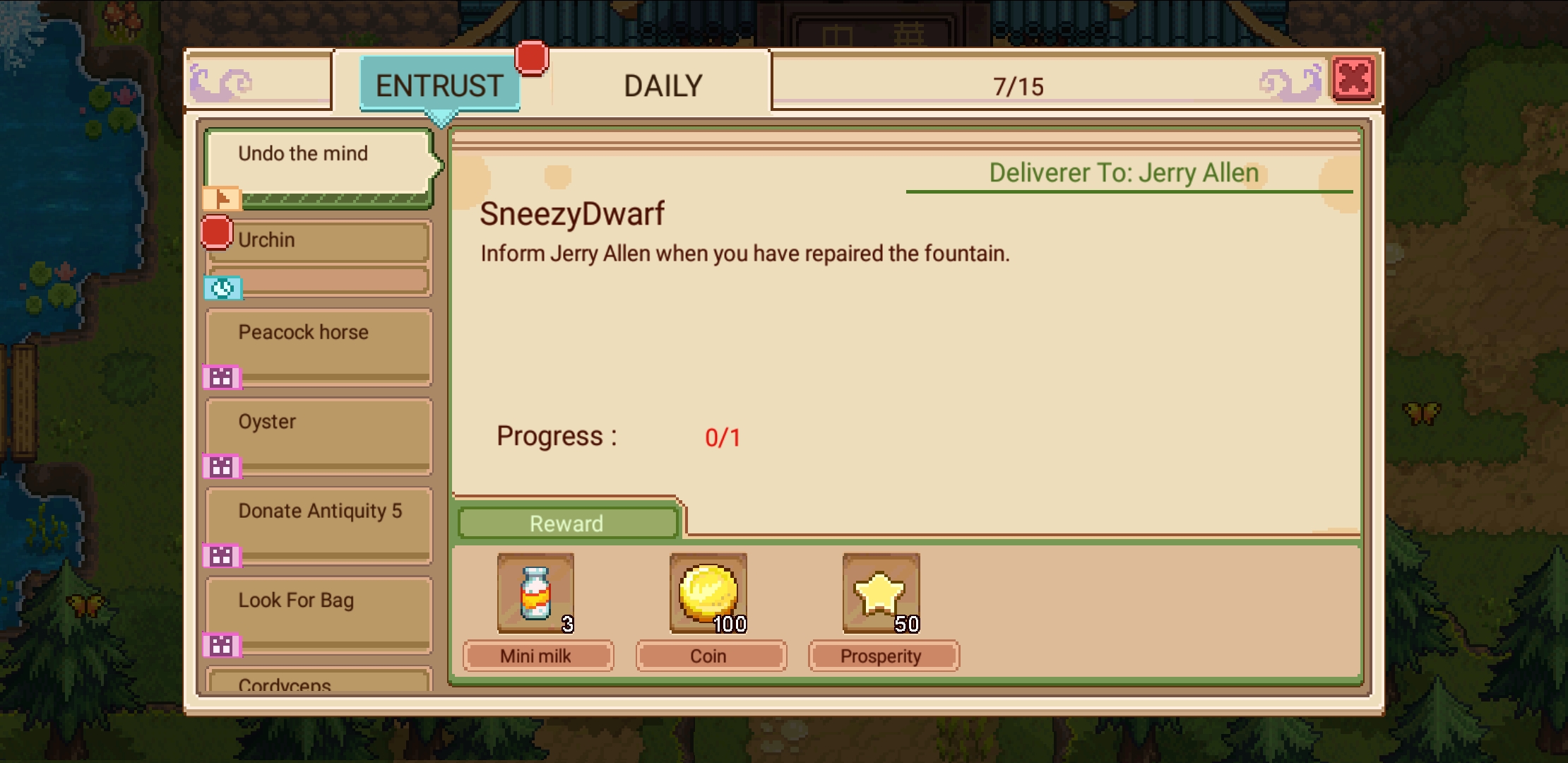Select the Urchin quest
This screenshot has width=1568, height=763.
[x=318, y=241]
